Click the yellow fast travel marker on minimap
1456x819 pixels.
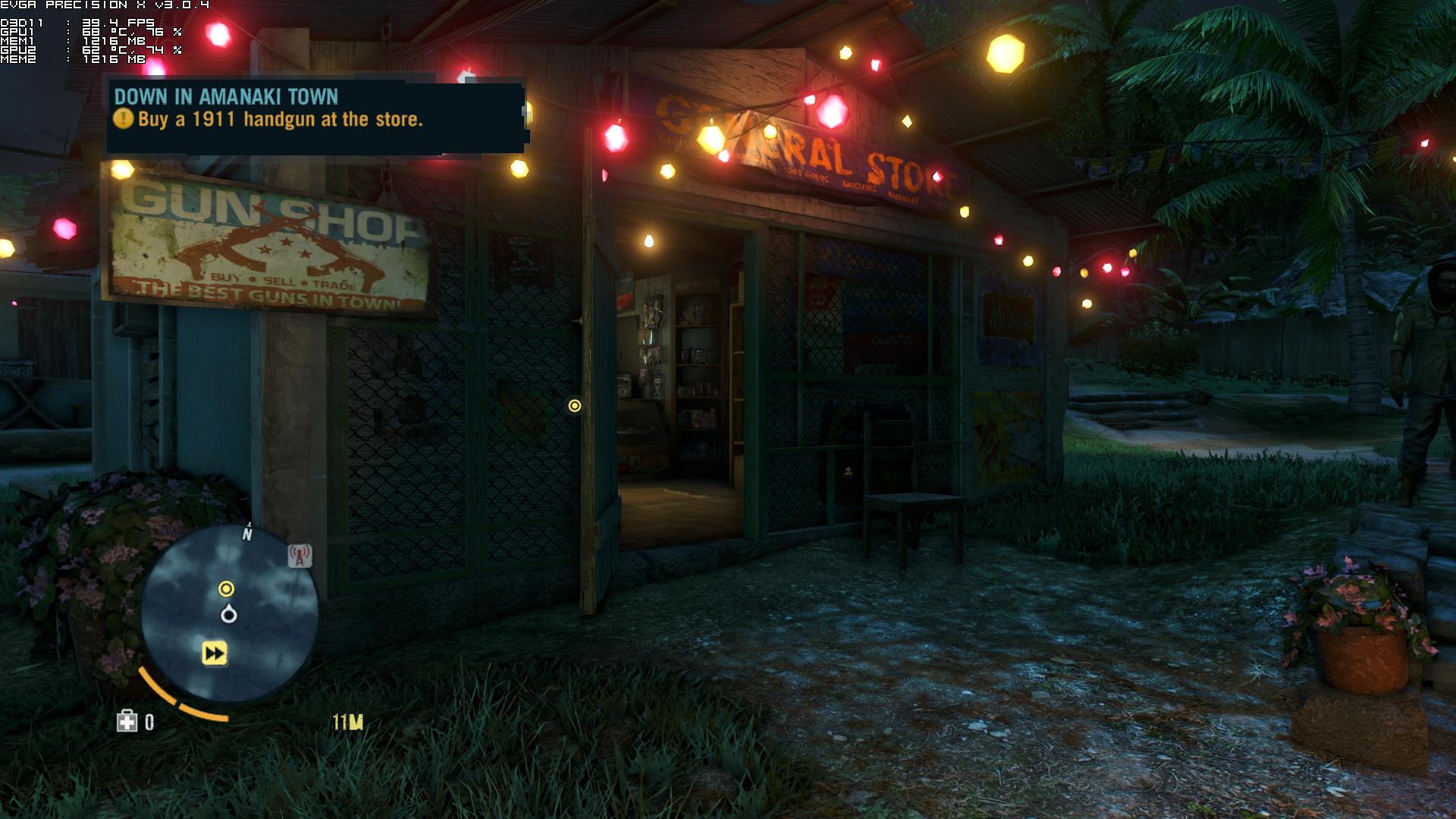(x=215, y=653)
